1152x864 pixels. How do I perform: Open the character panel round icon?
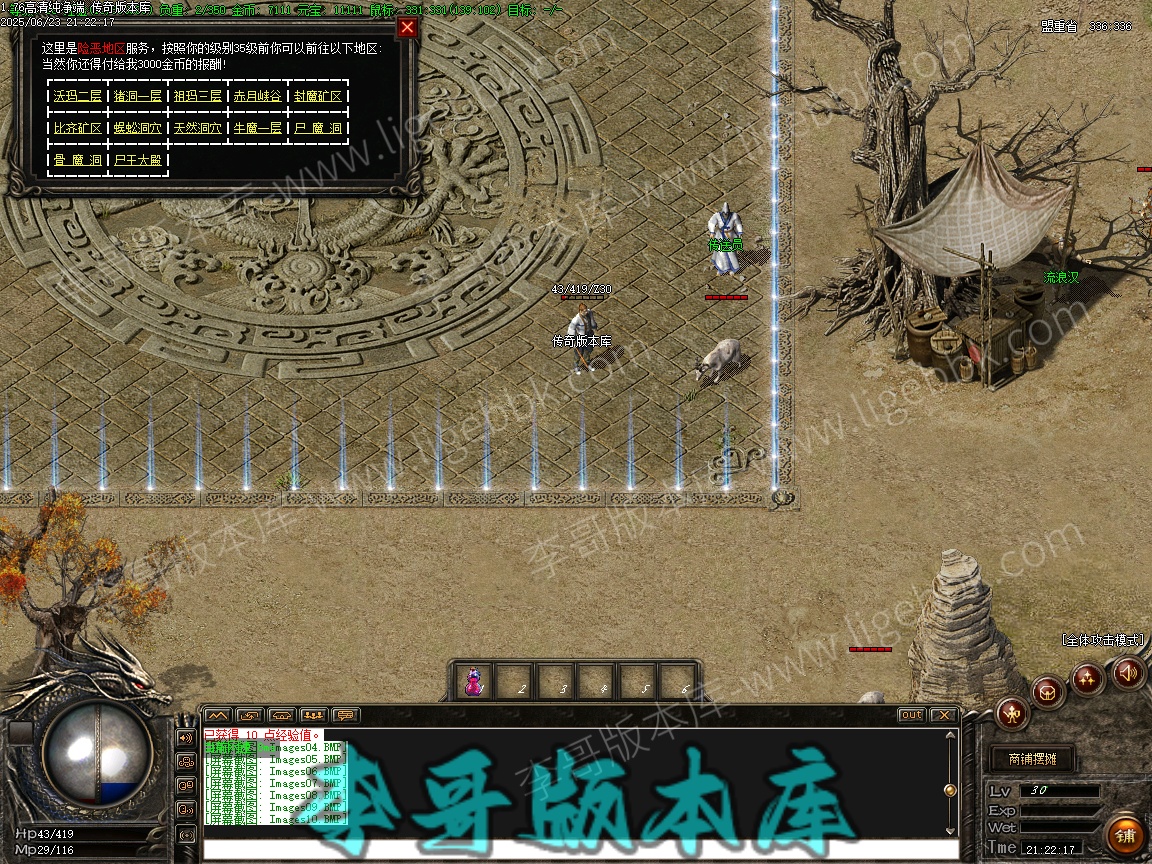(1014, 713)
